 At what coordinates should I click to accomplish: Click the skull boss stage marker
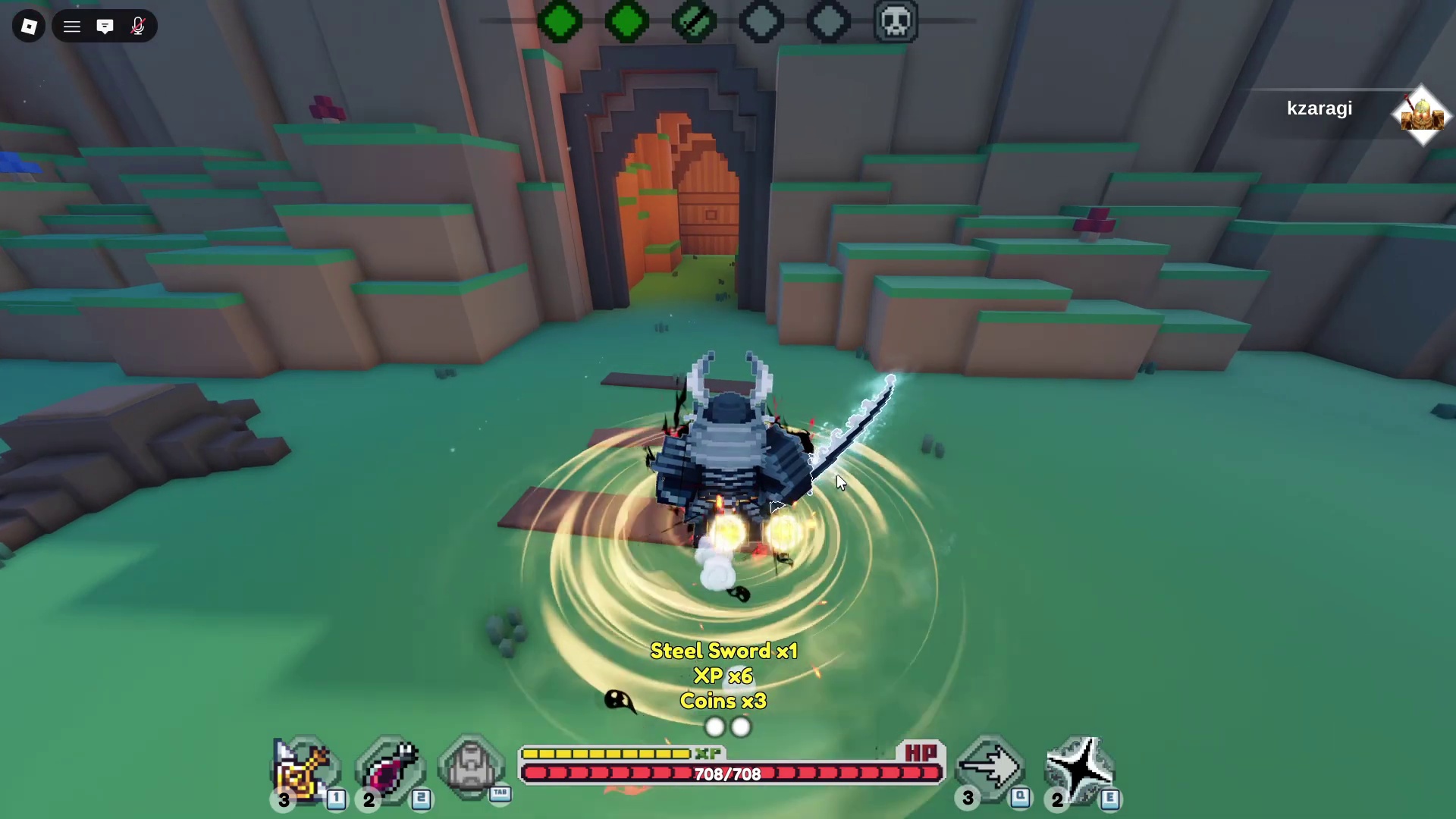tap(896, 21)
